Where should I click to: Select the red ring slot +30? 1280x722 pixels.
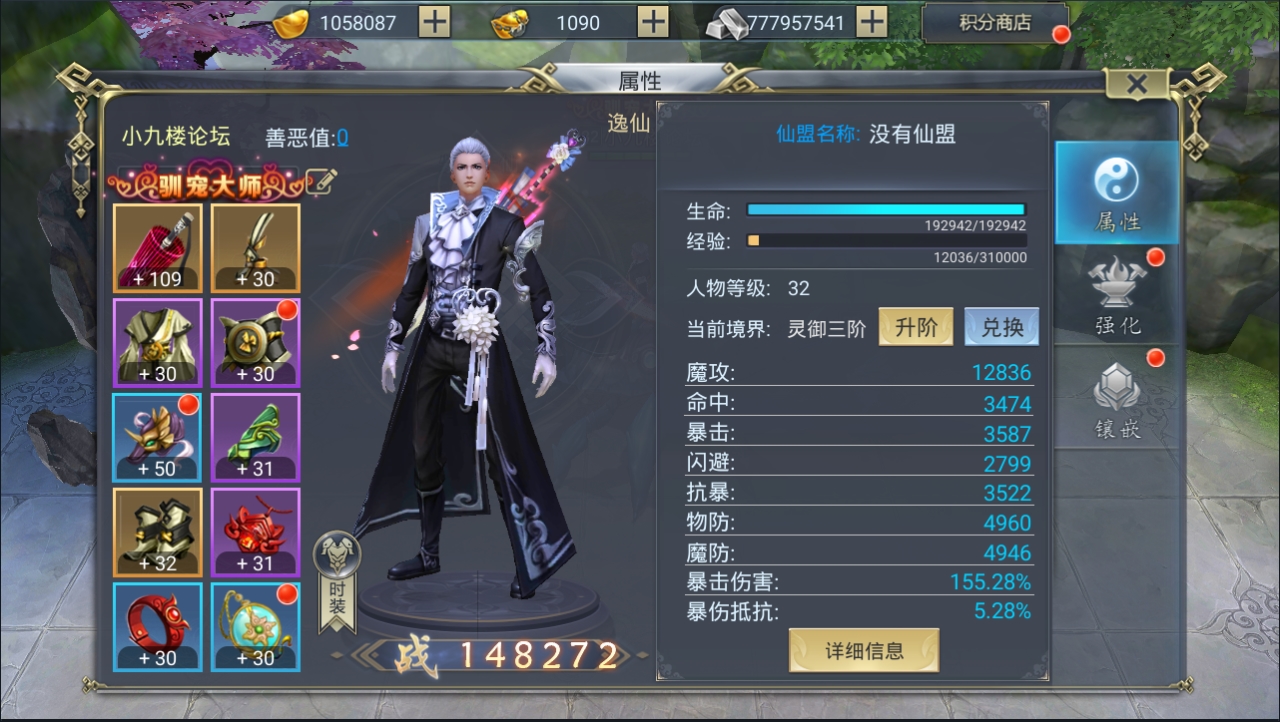point(157,627)
